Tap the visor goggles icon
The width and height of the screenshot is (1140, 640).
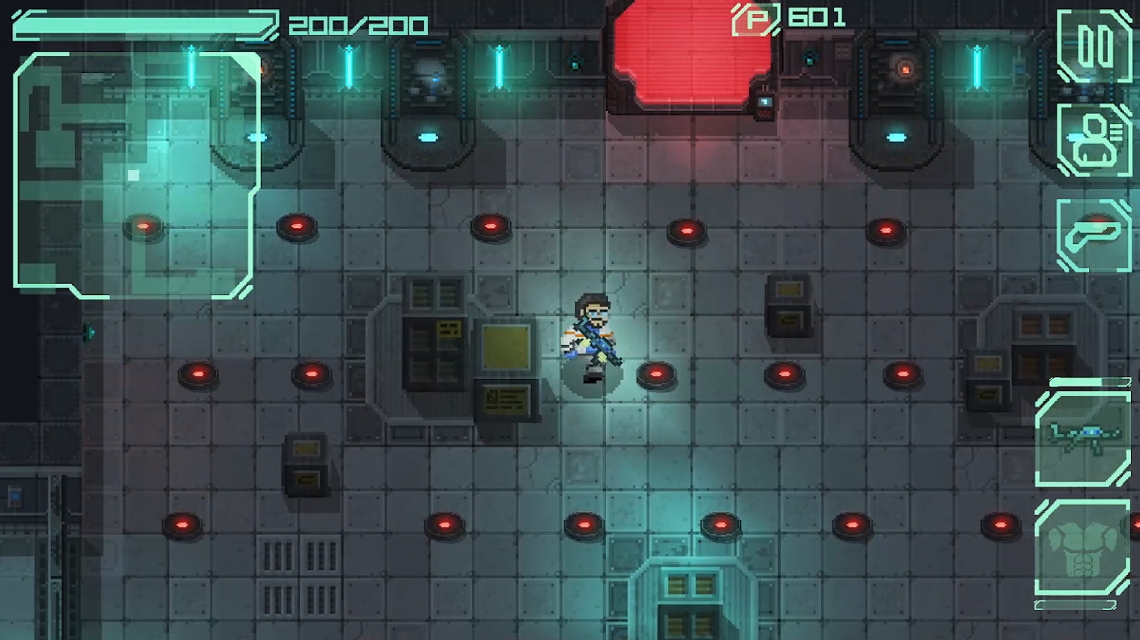coord(1093,234)
